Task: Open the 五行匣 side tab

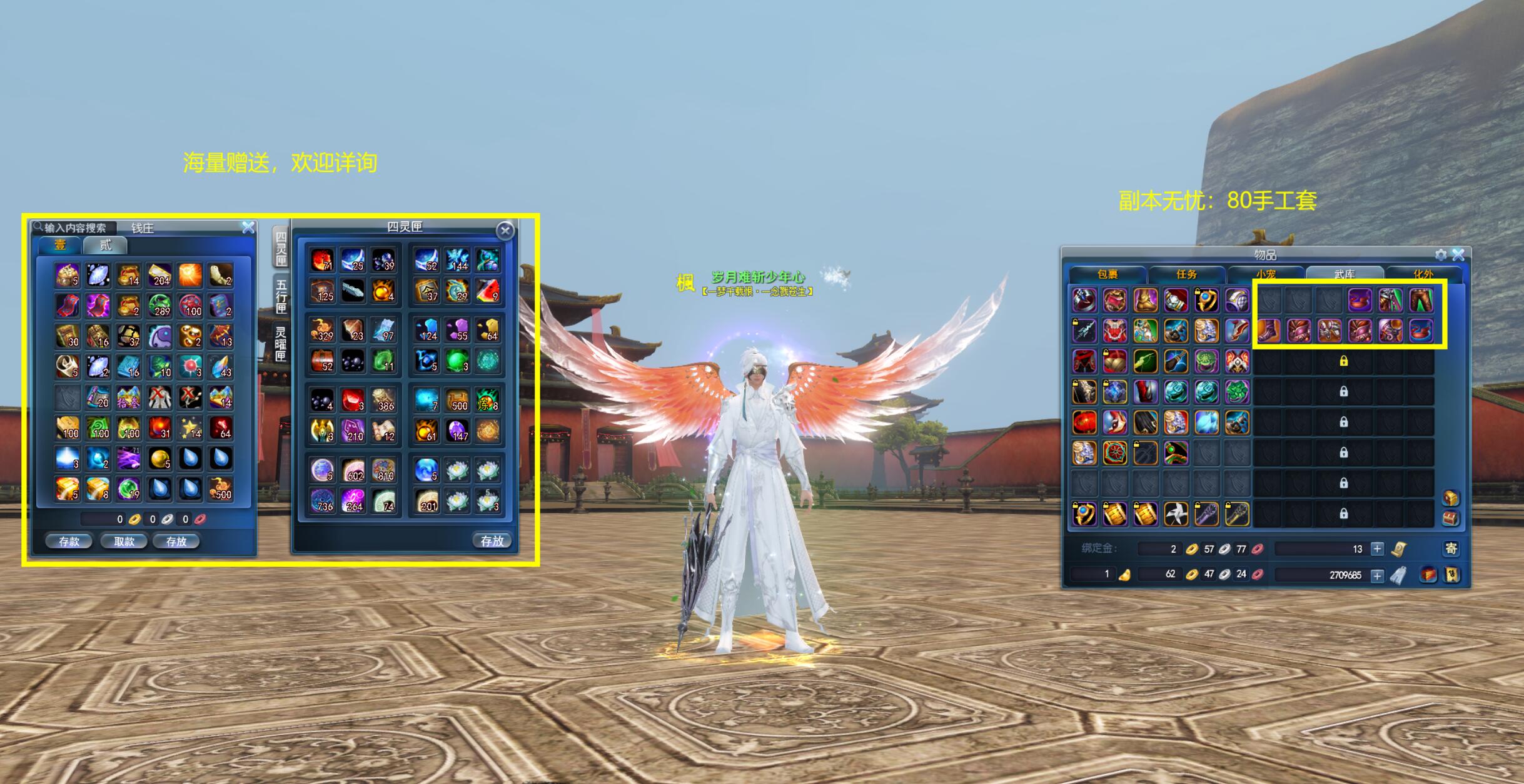Action: tap(281, 296)
